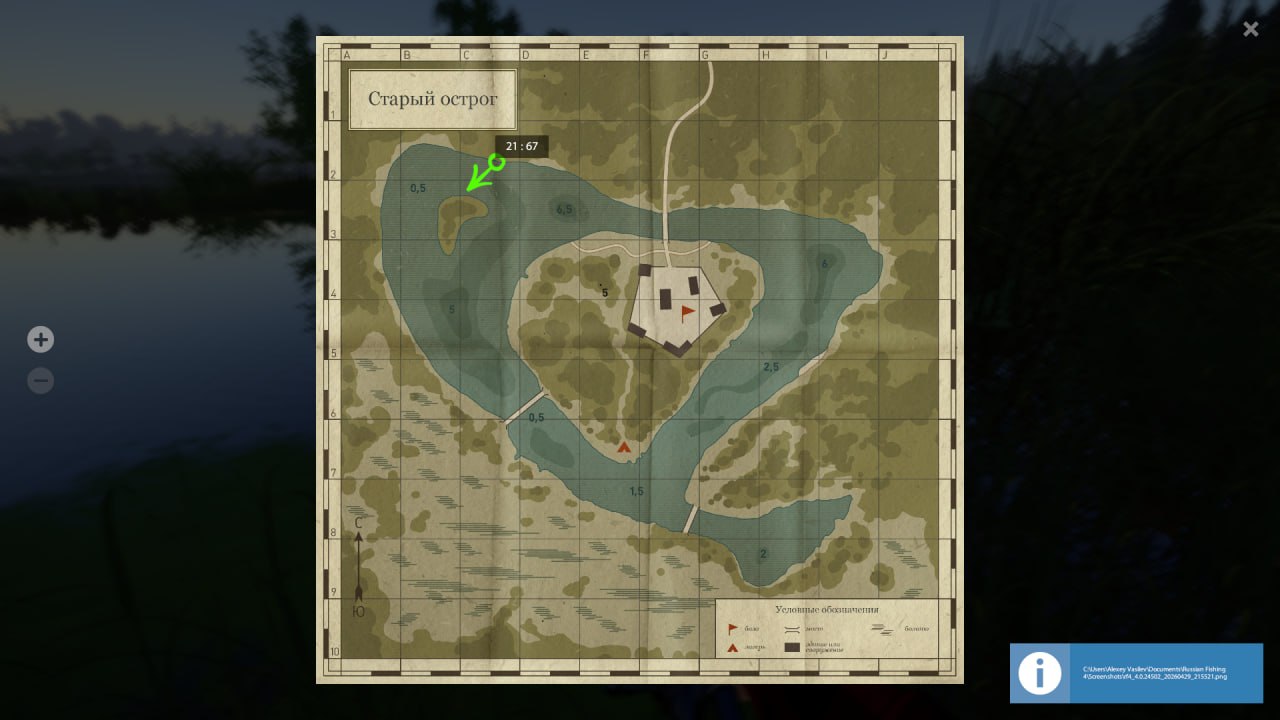Click the Условные обозначения legend header
Image resolution: width=1280 pixels, height=720 pixels.
828,608
